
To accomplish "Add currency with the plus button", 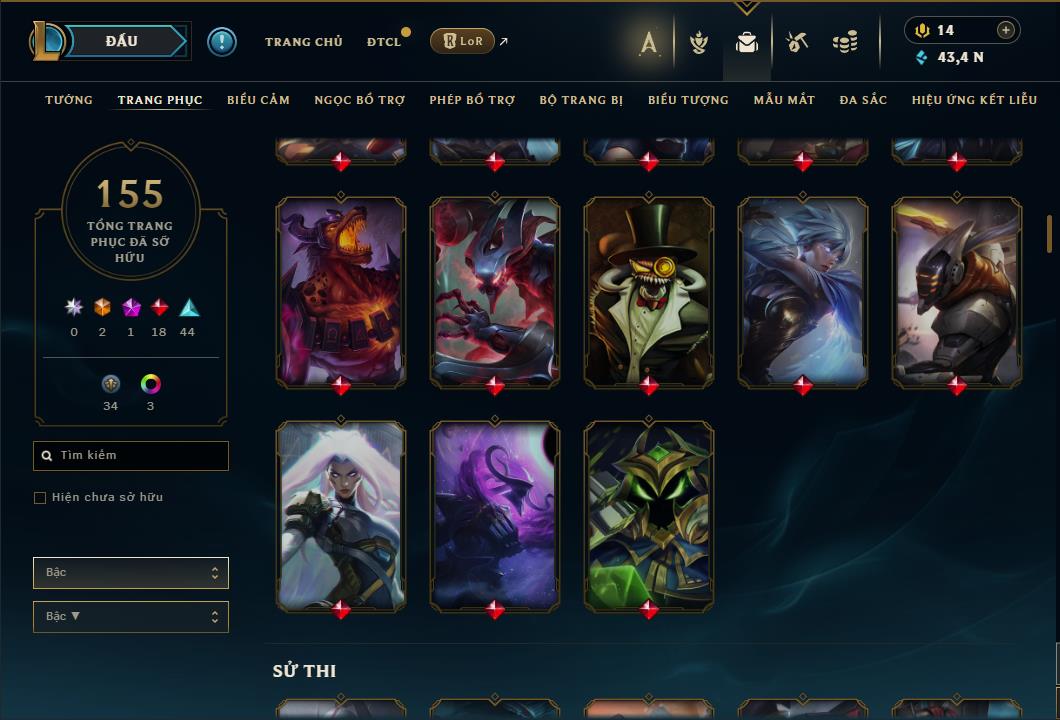I will pos(1006,30).
